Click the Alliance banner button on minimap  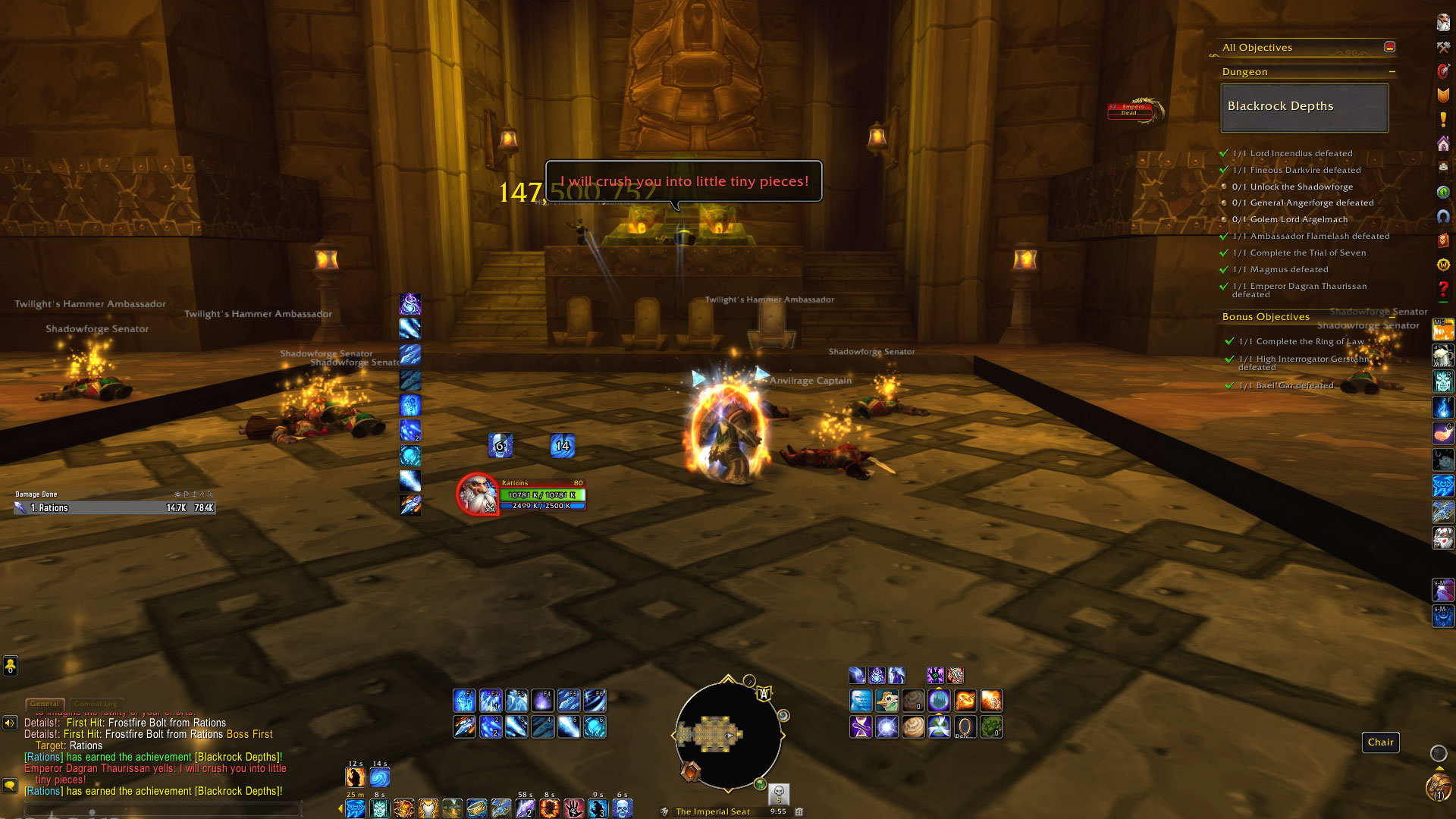[x=764, y=693]
